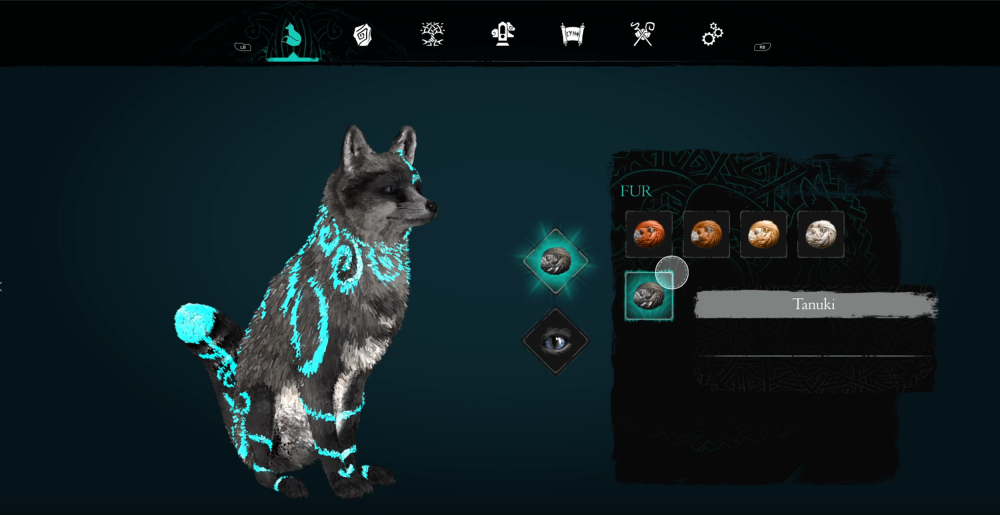This screenshot has width=1000, height=515.
Task: Switch to the crossed staffs tab
Action: pyautogui.click(x=642, y=35)
